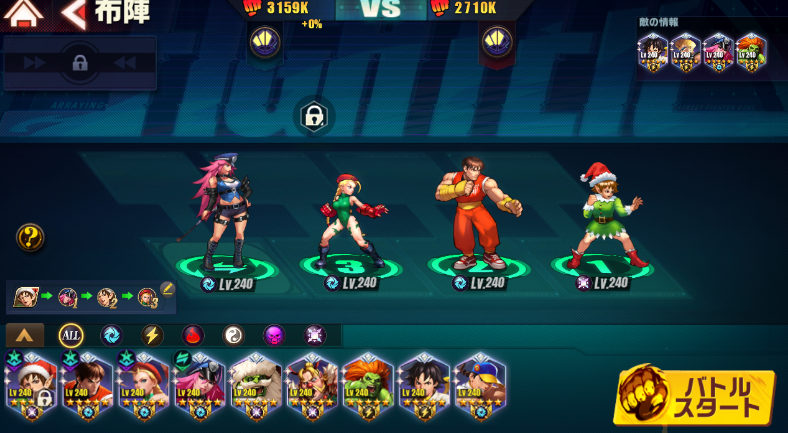Select the Santa hat hero card
788x433 pixels.
click(x=31, y=388)
